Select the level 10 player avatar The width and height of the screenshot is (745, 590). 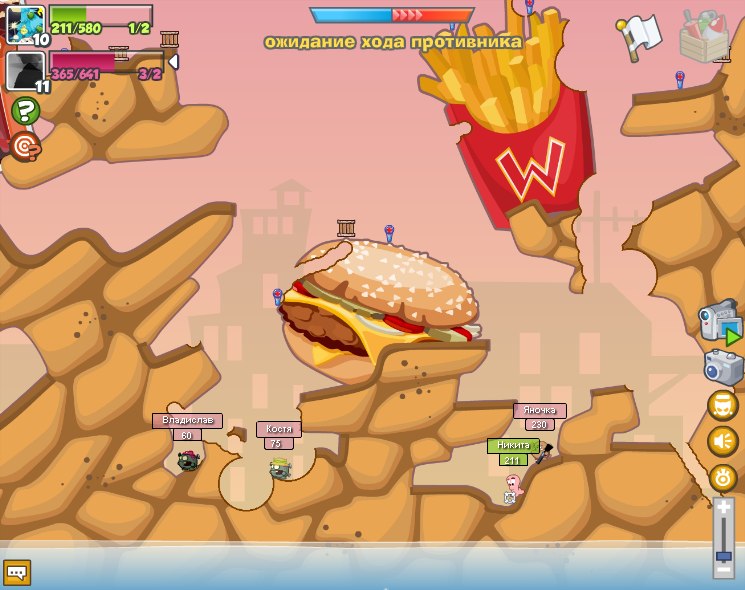(25, 25)
